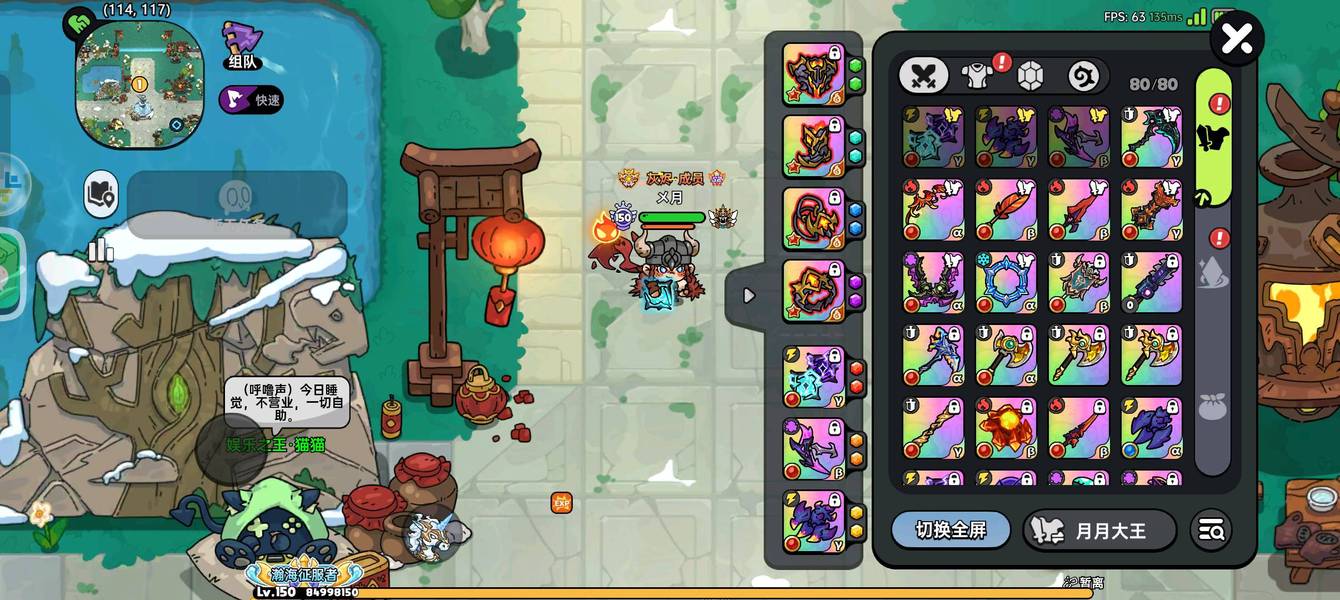Select the gemstone tab
The image size is (1340, 600).
[1031, 76]
